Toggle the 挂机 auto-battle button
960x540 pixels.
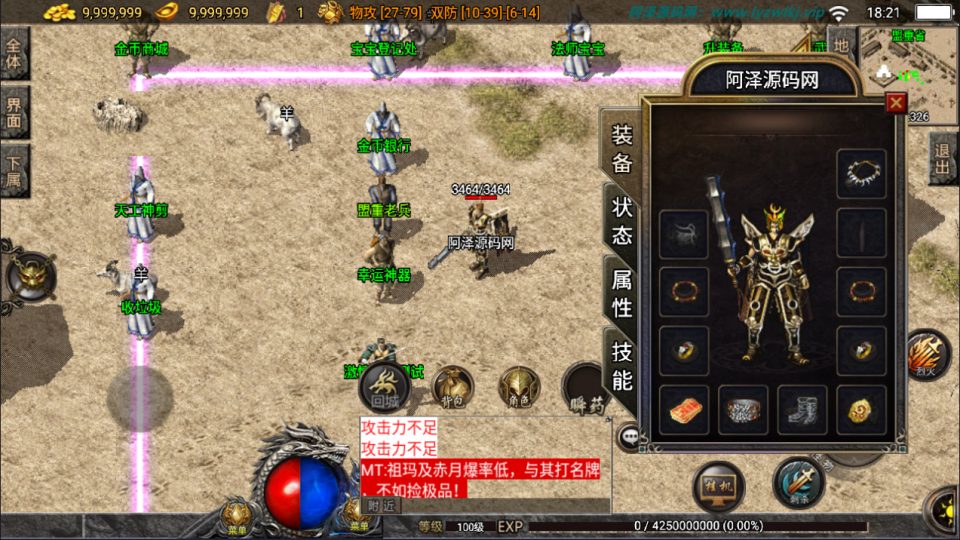pyautogui.click(x=718, y=487)
